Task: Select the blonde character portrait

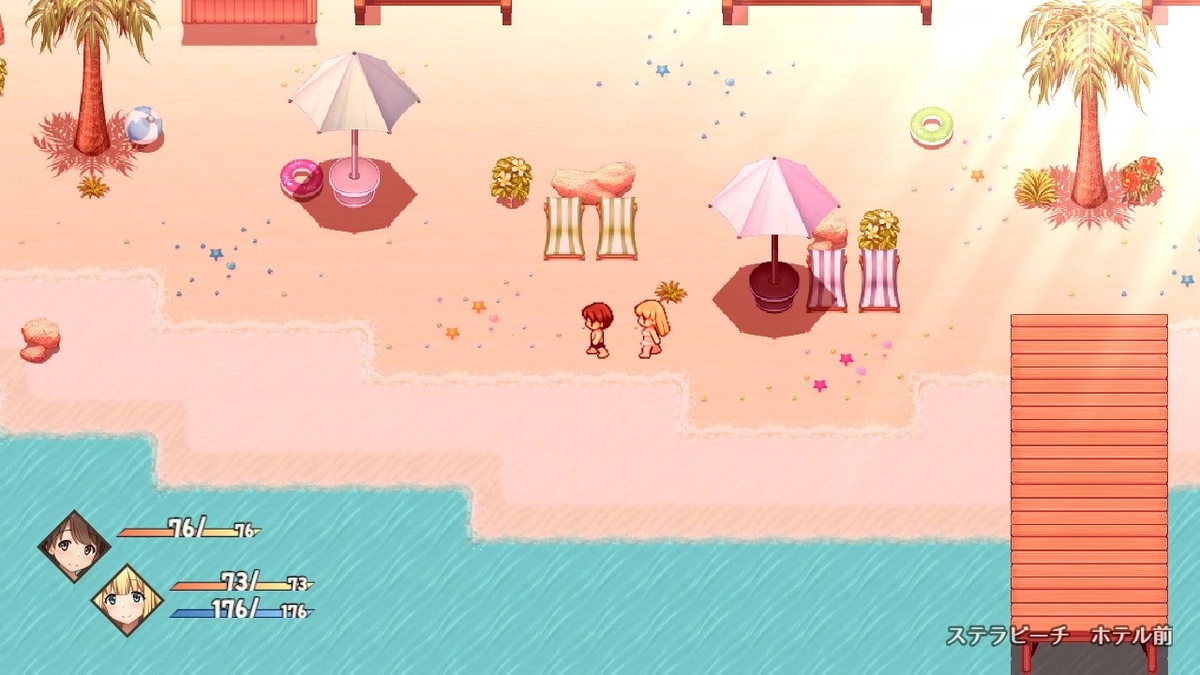Action: (x=127, y=600)
